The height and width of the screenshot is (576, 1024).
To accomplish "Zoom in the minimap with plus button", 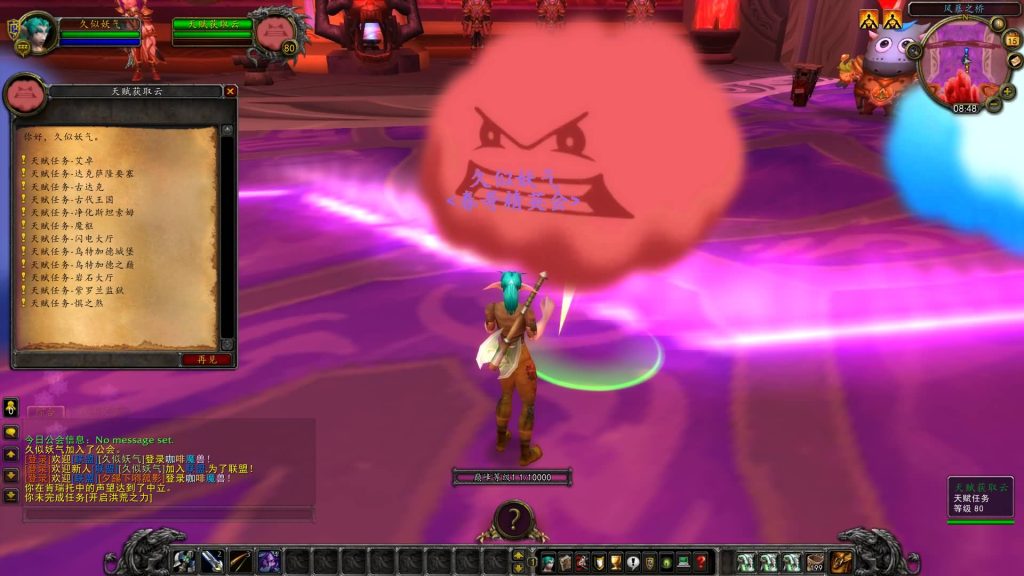I will tap(1005, 91).
